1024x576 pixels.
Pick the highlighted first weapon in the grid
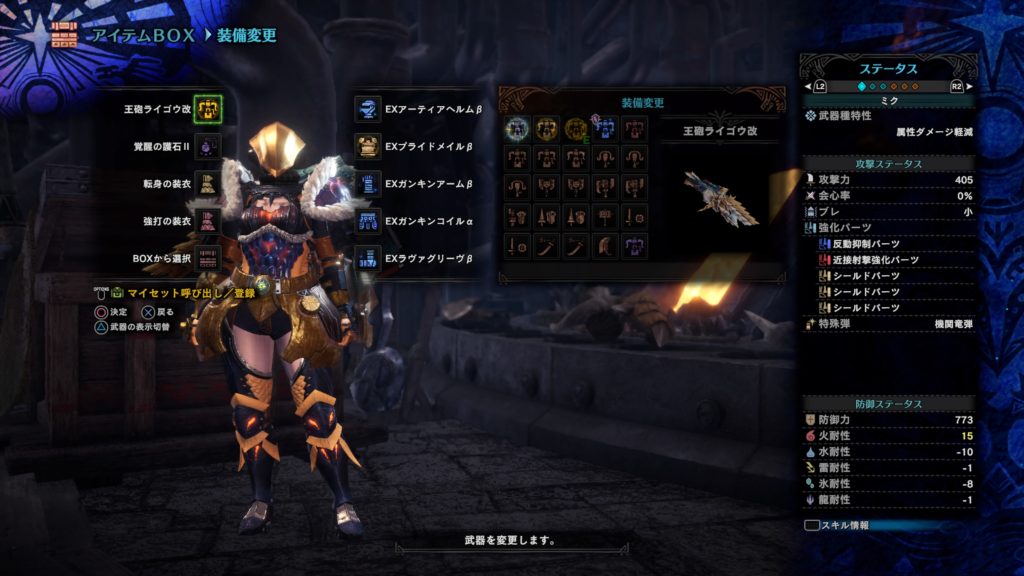point(517,128)
